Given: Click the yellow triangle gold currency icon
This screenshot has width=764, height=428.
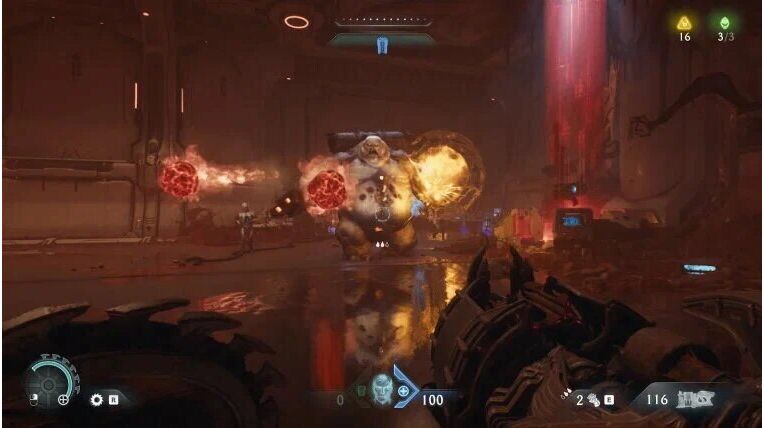Looking at the screenshot, I should pyautogui.click(x=684, y=23).
